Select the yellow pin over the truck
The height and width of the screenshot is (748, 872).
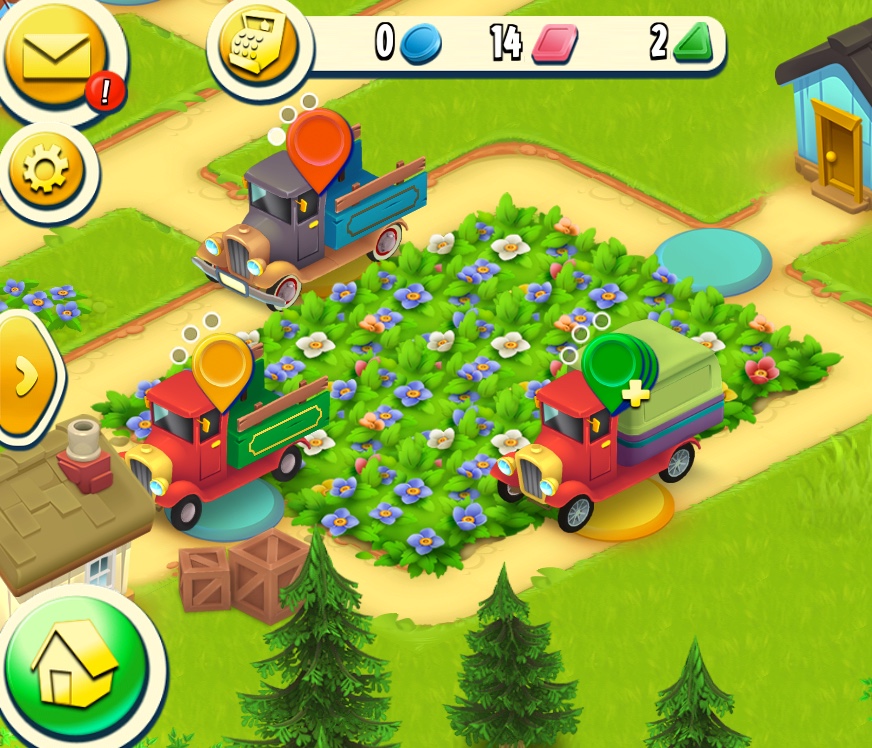click(x=222, y=366)
